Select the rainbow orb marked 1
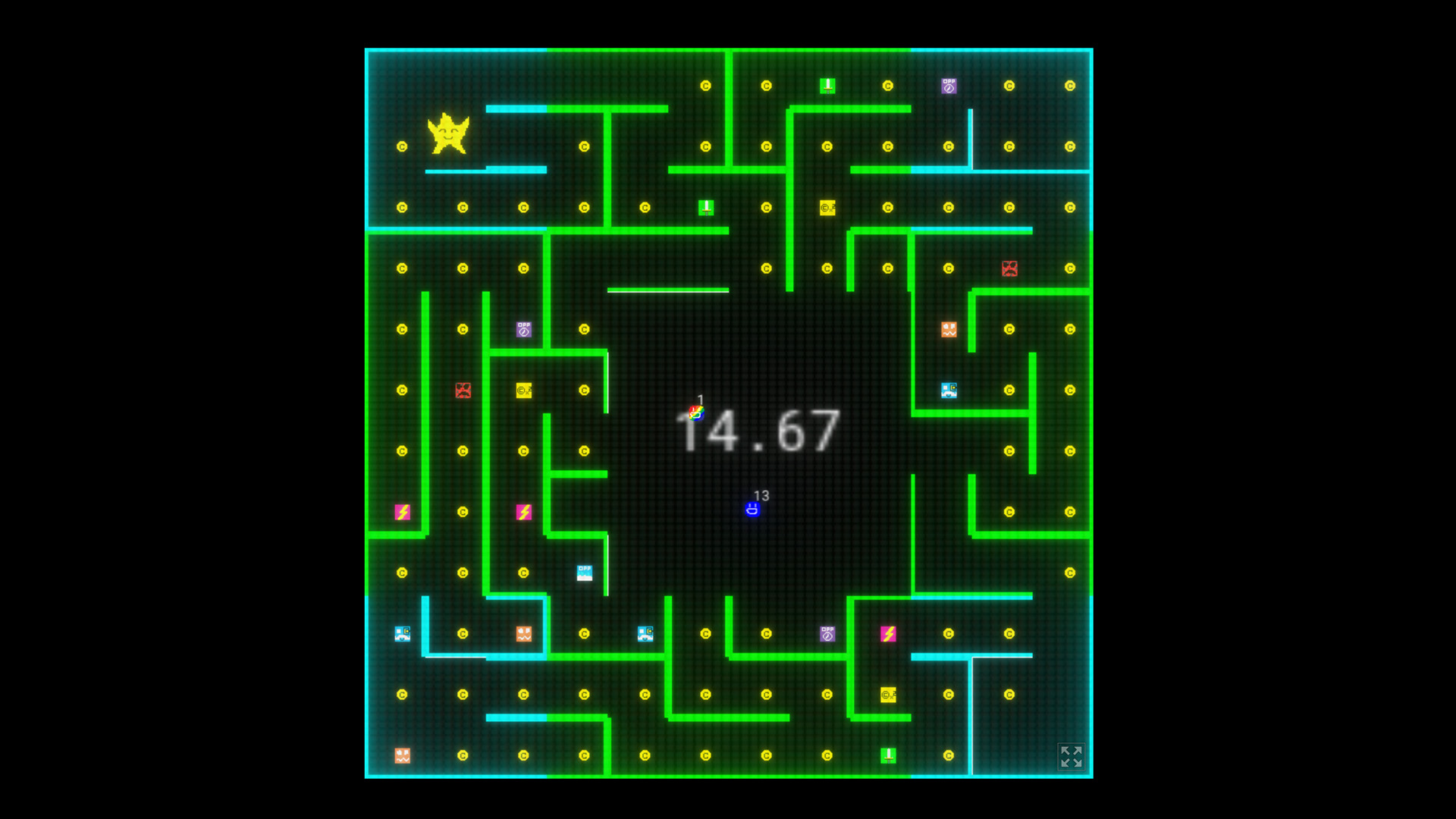 [x=695, y=413]
